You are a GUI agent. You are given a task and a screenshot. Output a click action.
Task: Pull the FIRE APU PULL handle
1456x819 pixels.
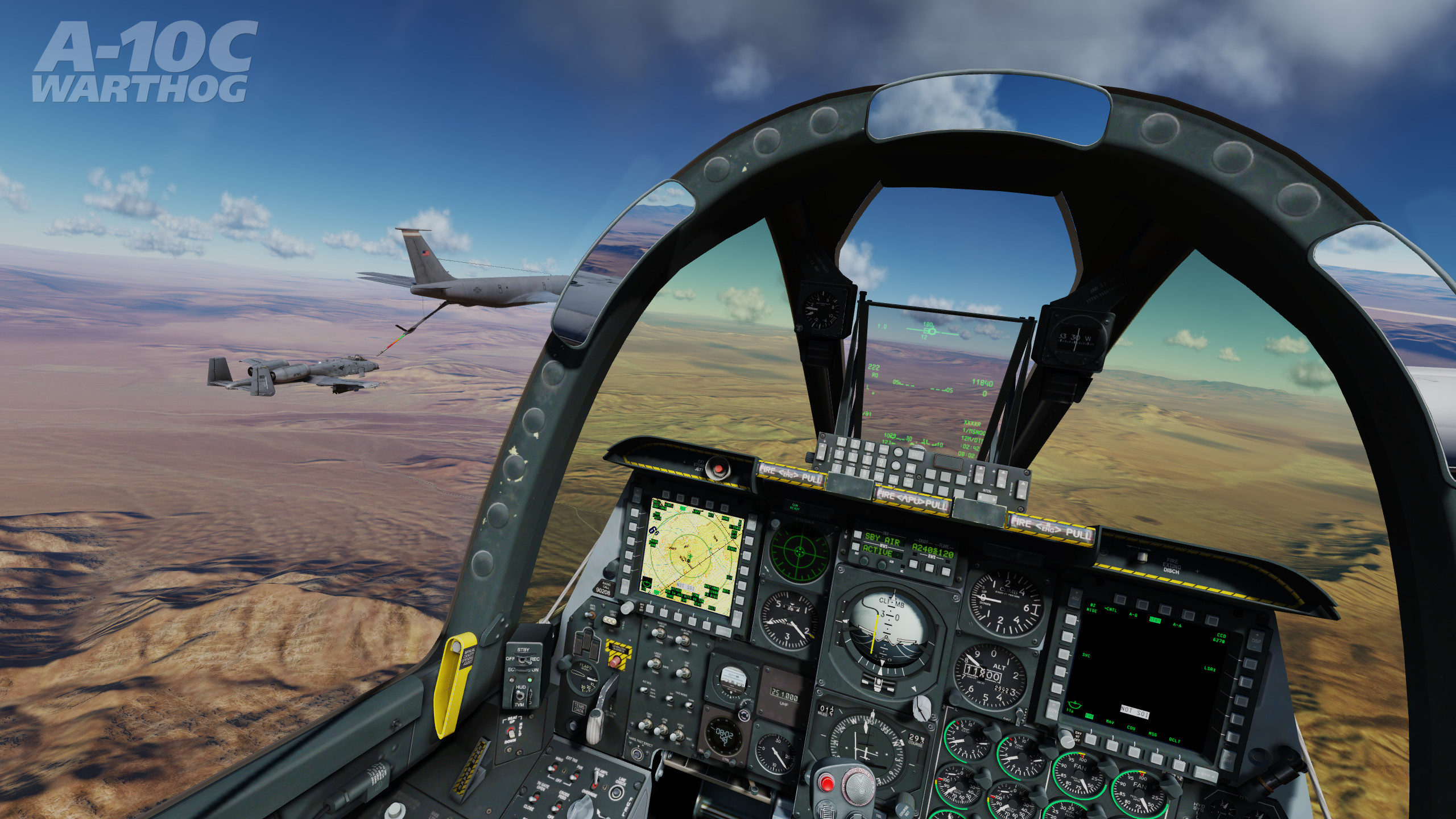coord(912,501)
